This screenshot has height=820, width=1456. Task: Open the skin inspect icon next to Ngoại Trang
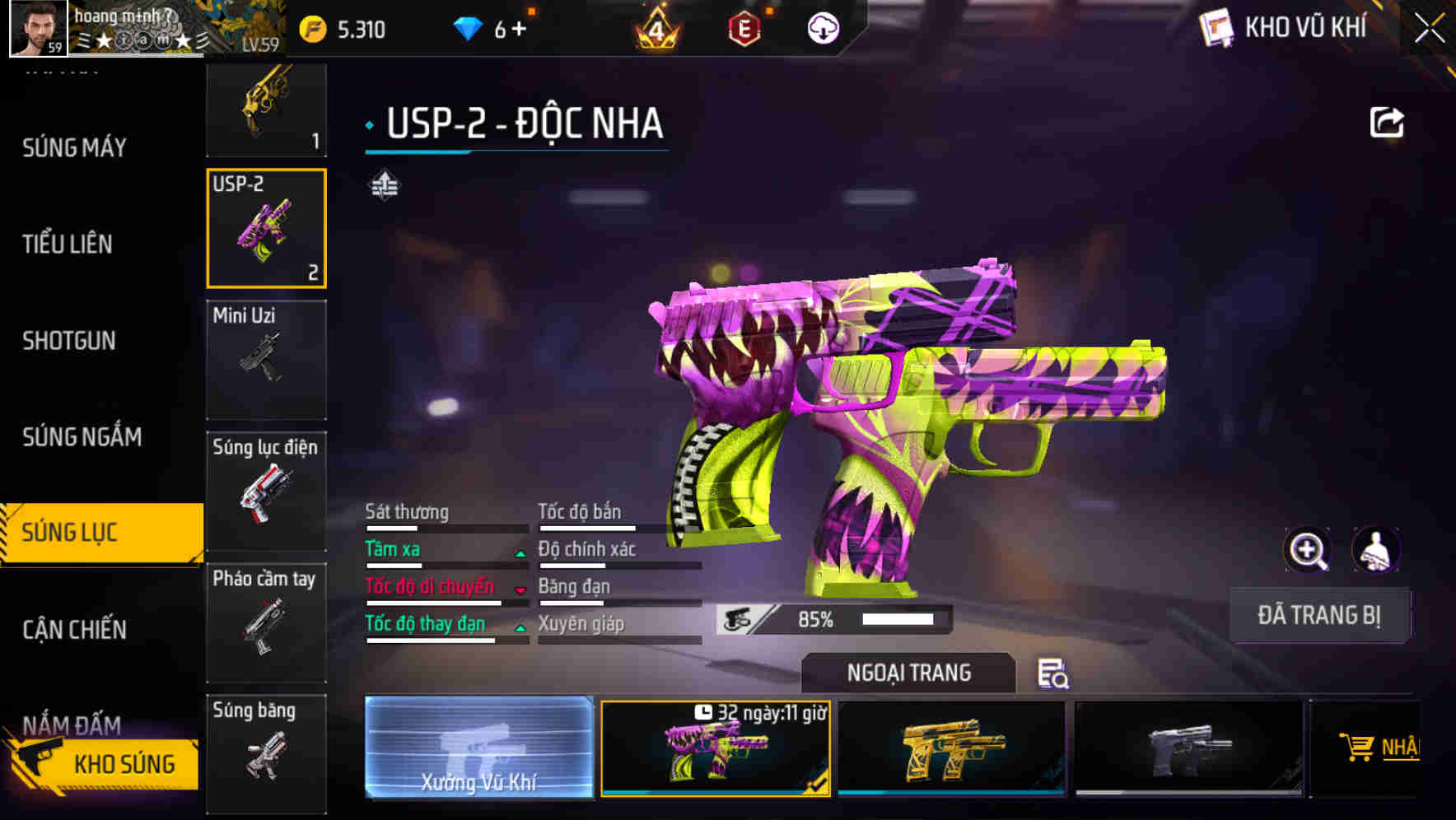[1054, 674]
